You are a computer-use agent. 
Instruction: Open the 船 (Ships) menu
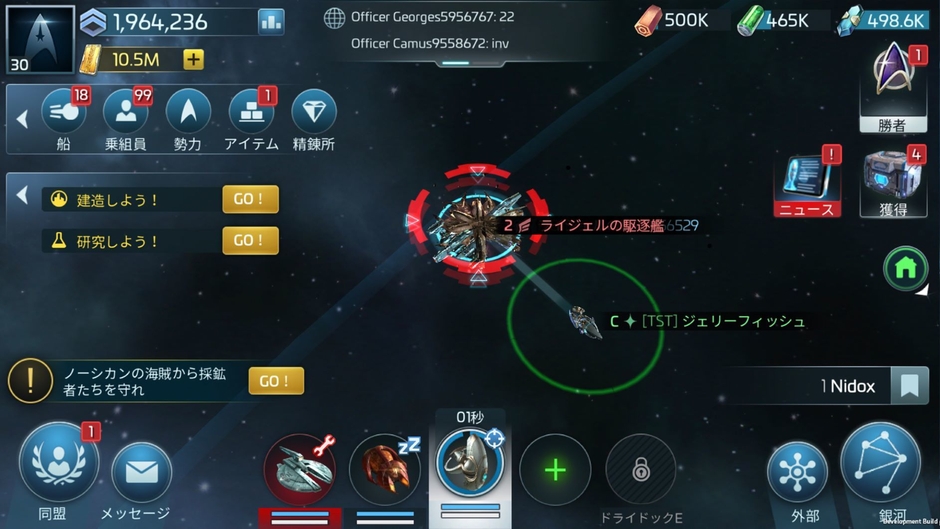[x=63, y=113]
